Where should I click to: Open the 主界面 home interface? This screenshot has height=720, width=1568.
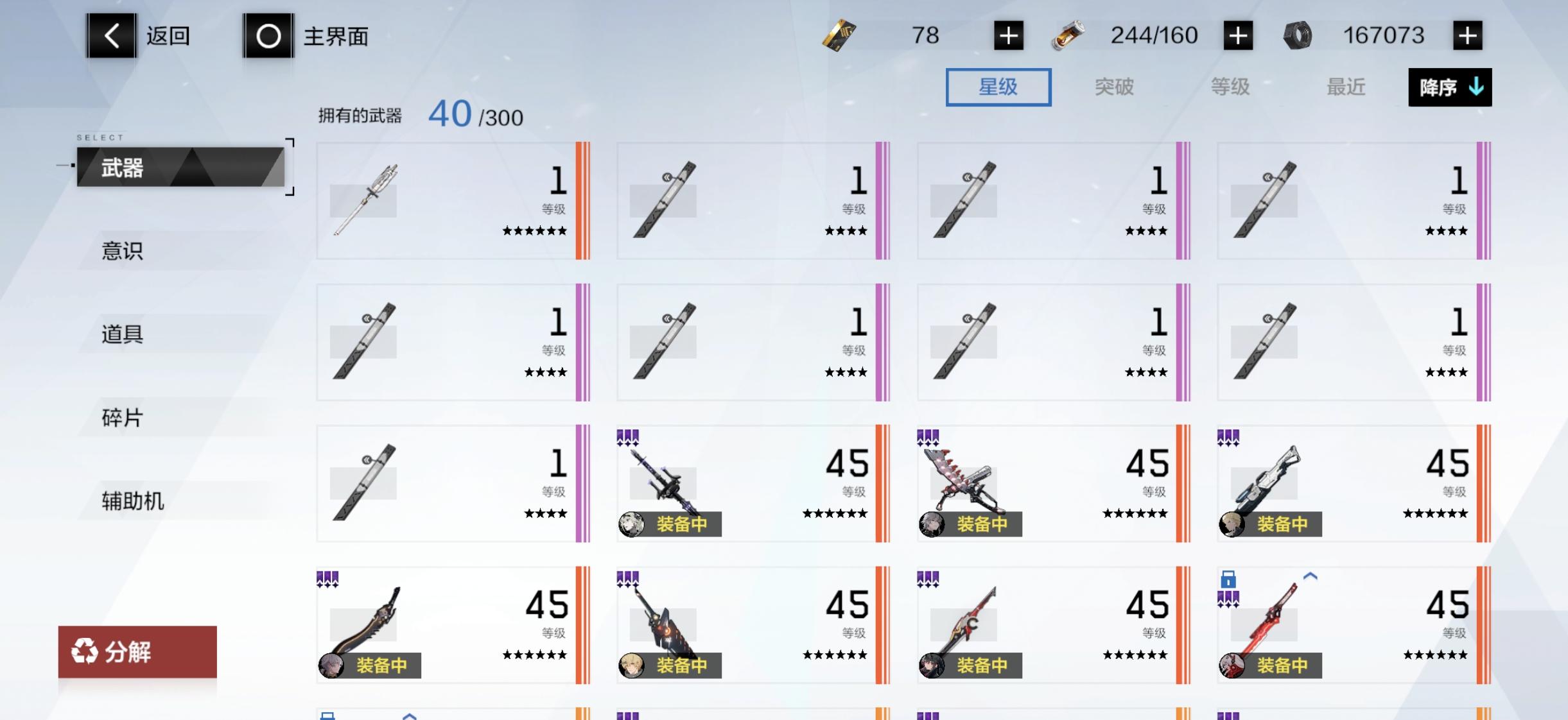(x=268, y=35)
